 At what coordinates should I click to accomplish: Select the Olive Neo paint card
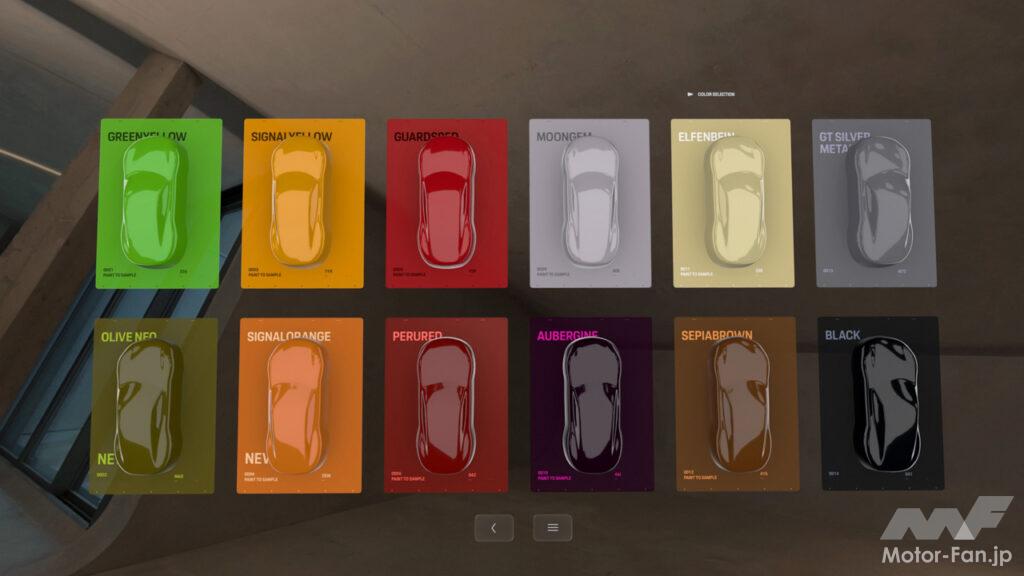154,406
